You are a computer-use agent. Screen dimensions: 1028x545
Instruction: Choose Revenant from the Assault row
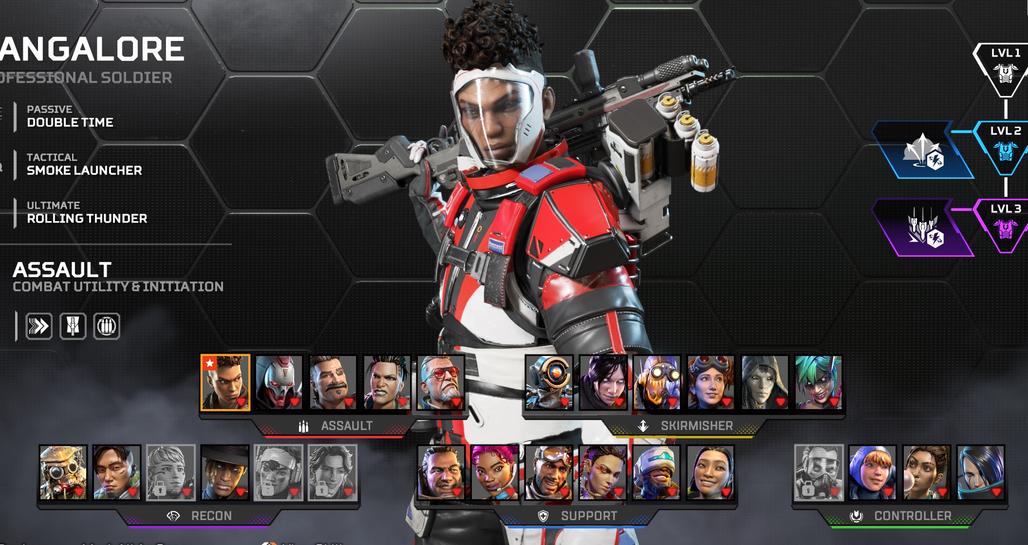click(x=279, y=381)
